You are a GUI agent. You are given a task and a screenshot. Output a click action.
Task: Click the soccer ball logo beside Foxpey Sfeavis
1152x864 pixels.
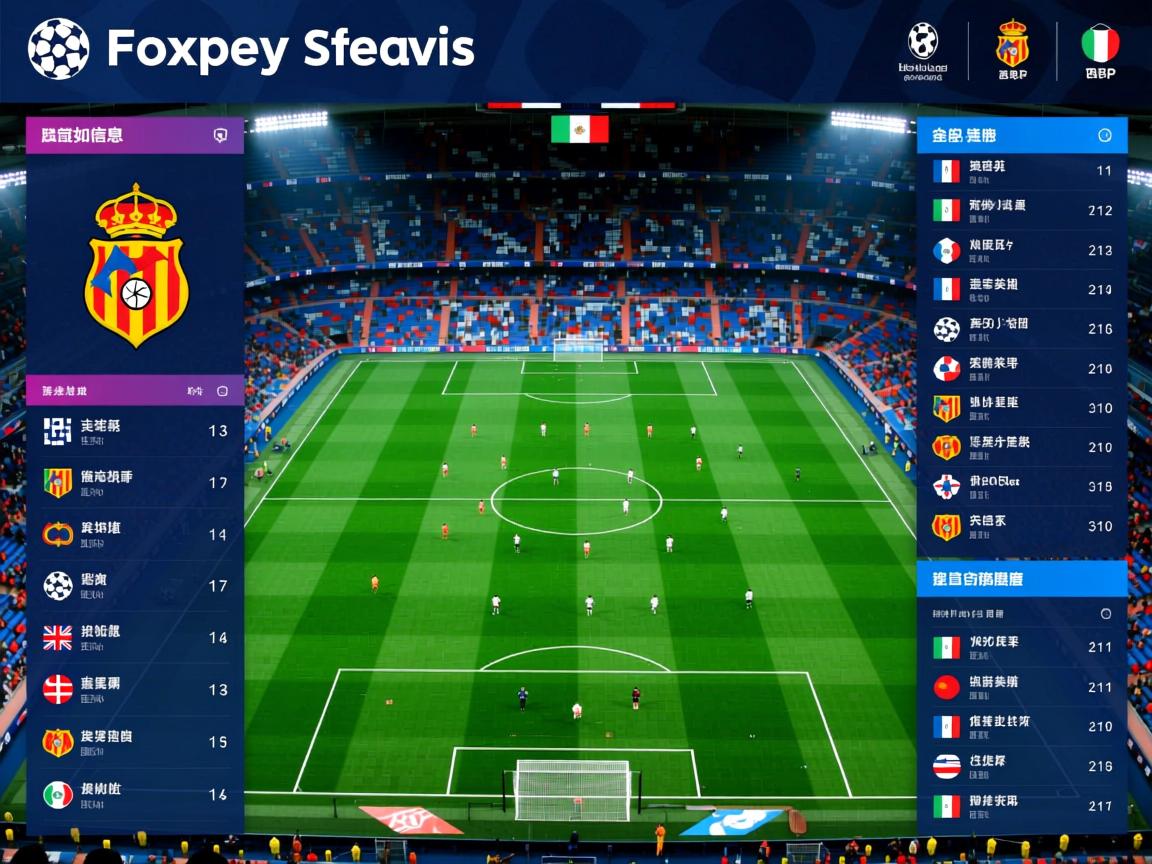tap(58, 48)
